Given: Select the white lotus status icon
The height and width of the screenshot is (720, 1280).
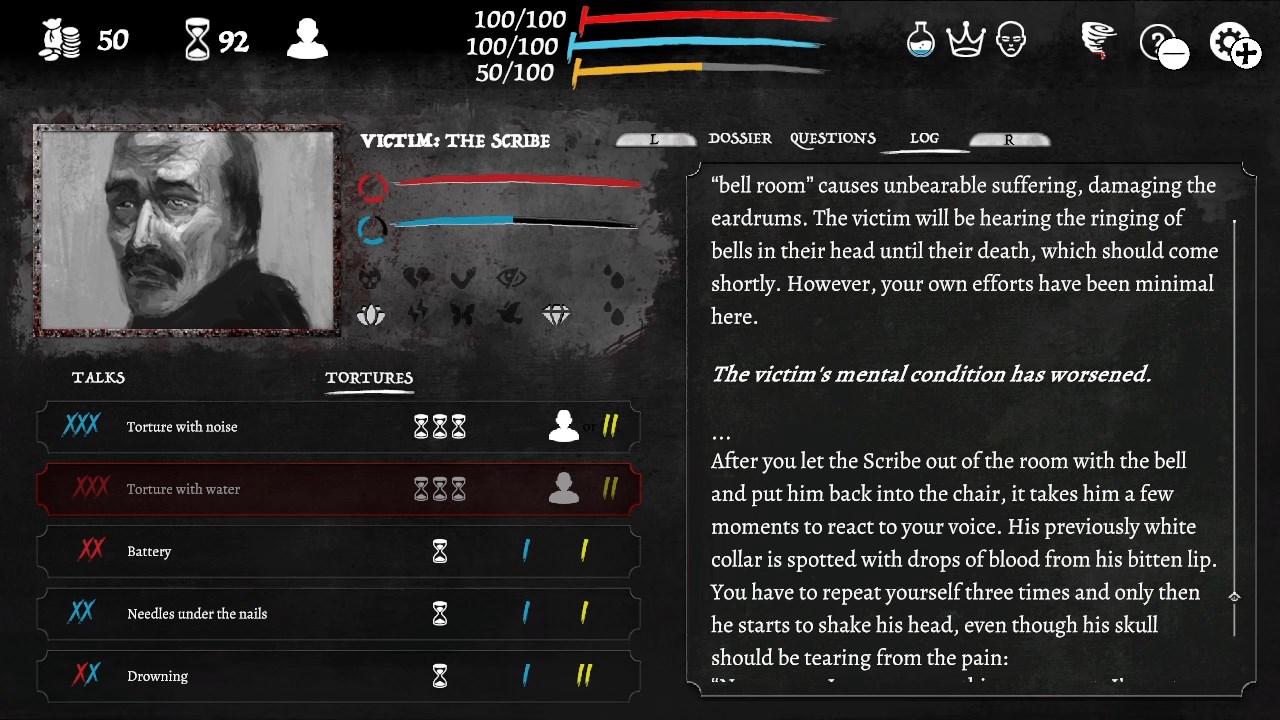Looking at the screenshot, I should 370,314.
